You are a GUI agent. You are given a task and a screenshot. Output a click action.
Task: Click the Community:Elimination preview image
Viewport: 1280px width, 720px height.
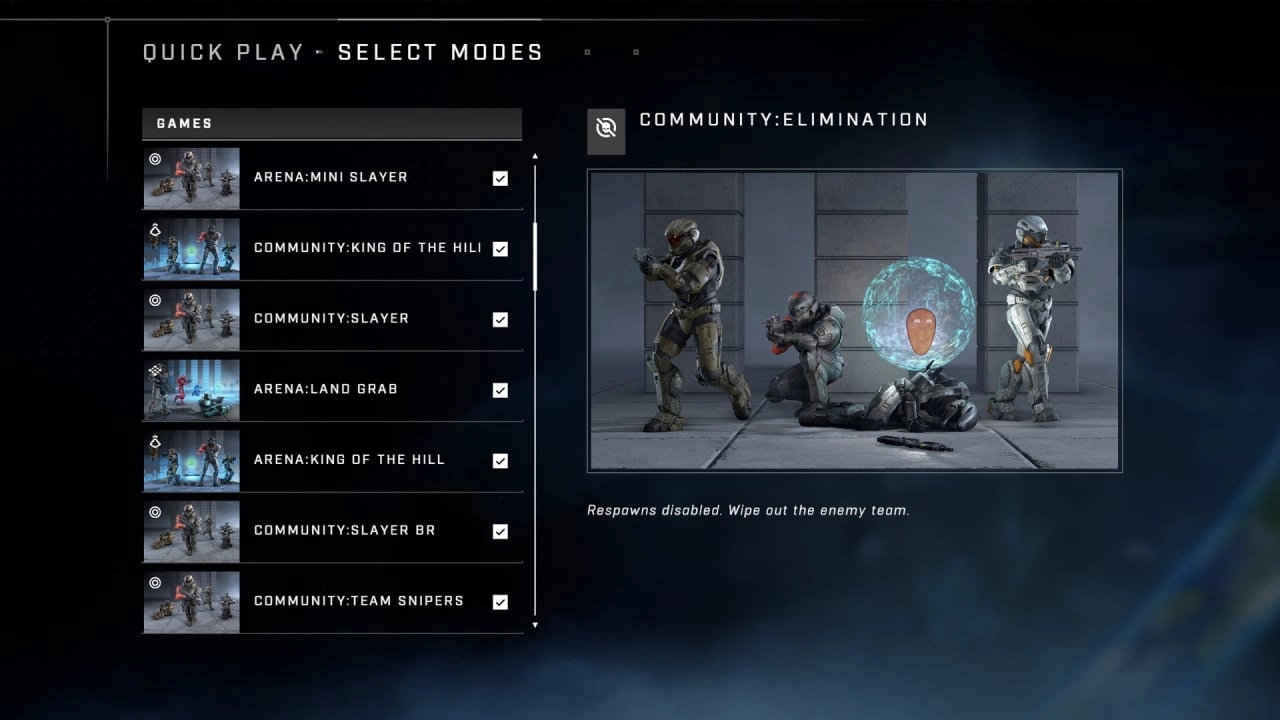coord(854,321)
